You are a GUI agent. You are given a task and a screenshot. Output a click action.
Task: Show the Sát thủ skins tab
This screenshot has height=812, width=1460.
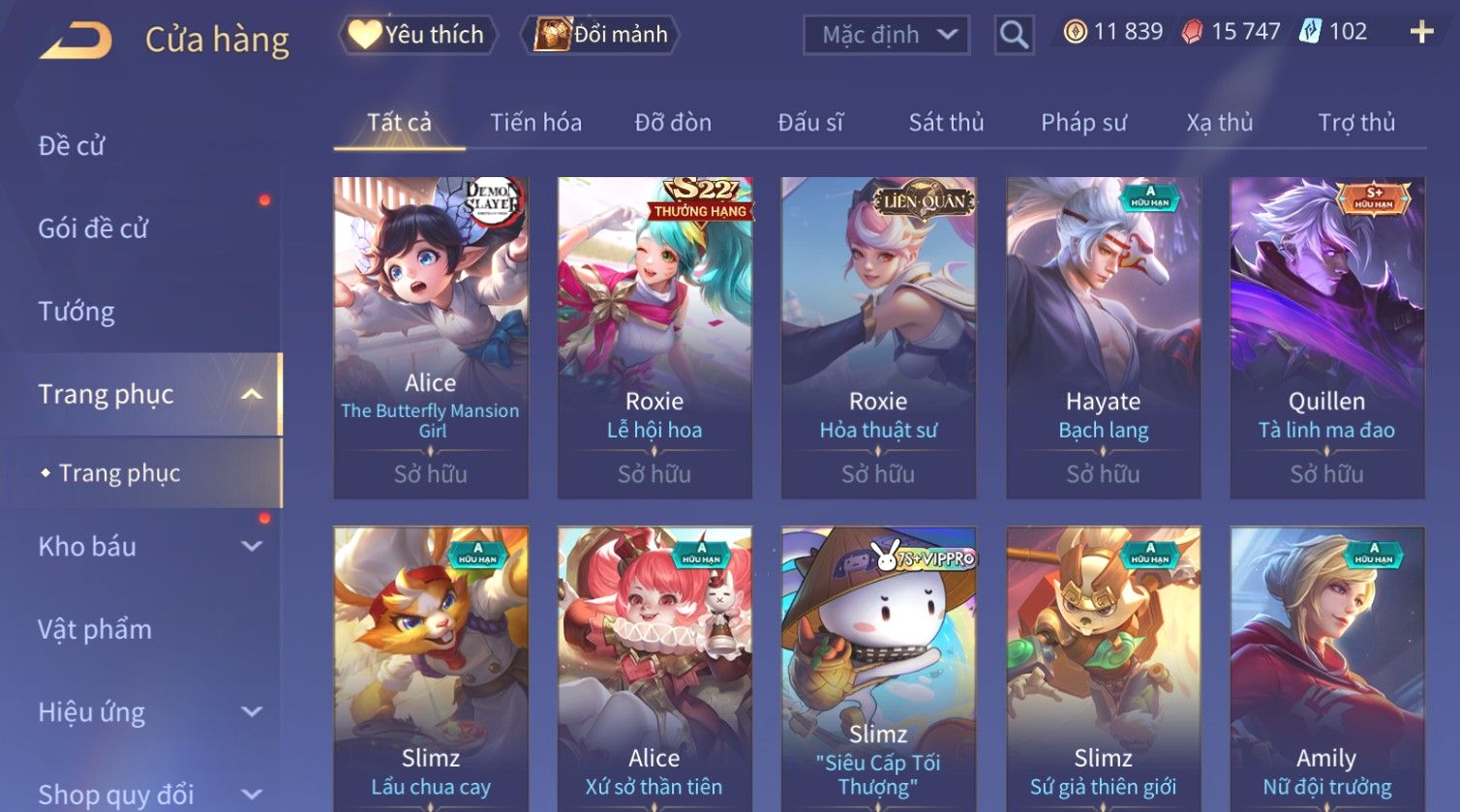(x=946, y=123)
